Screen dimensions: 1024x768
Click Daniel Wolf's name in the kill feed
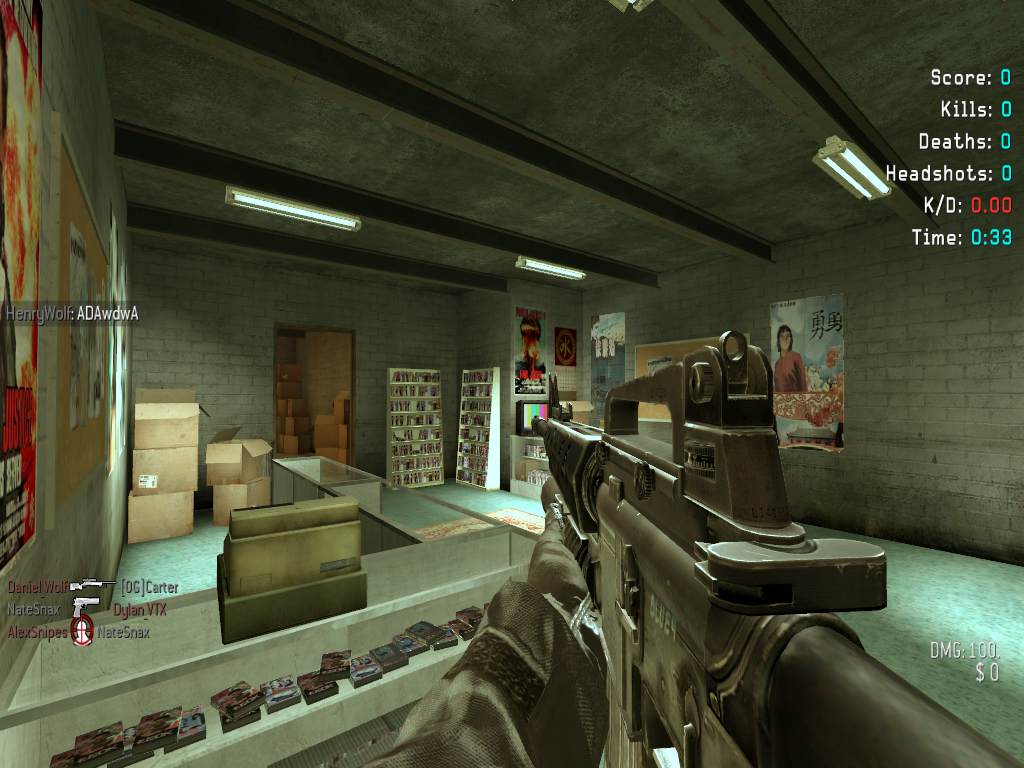click(x=37, y=587)
